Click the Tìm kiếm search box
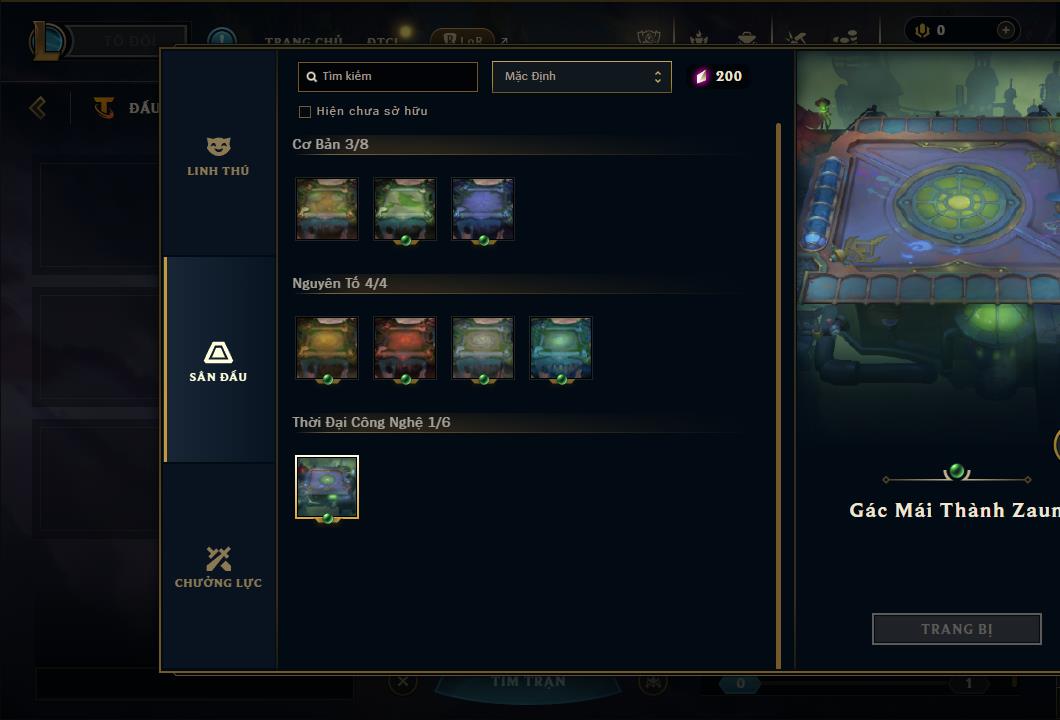1060x720 pixels. coord(388,77)
